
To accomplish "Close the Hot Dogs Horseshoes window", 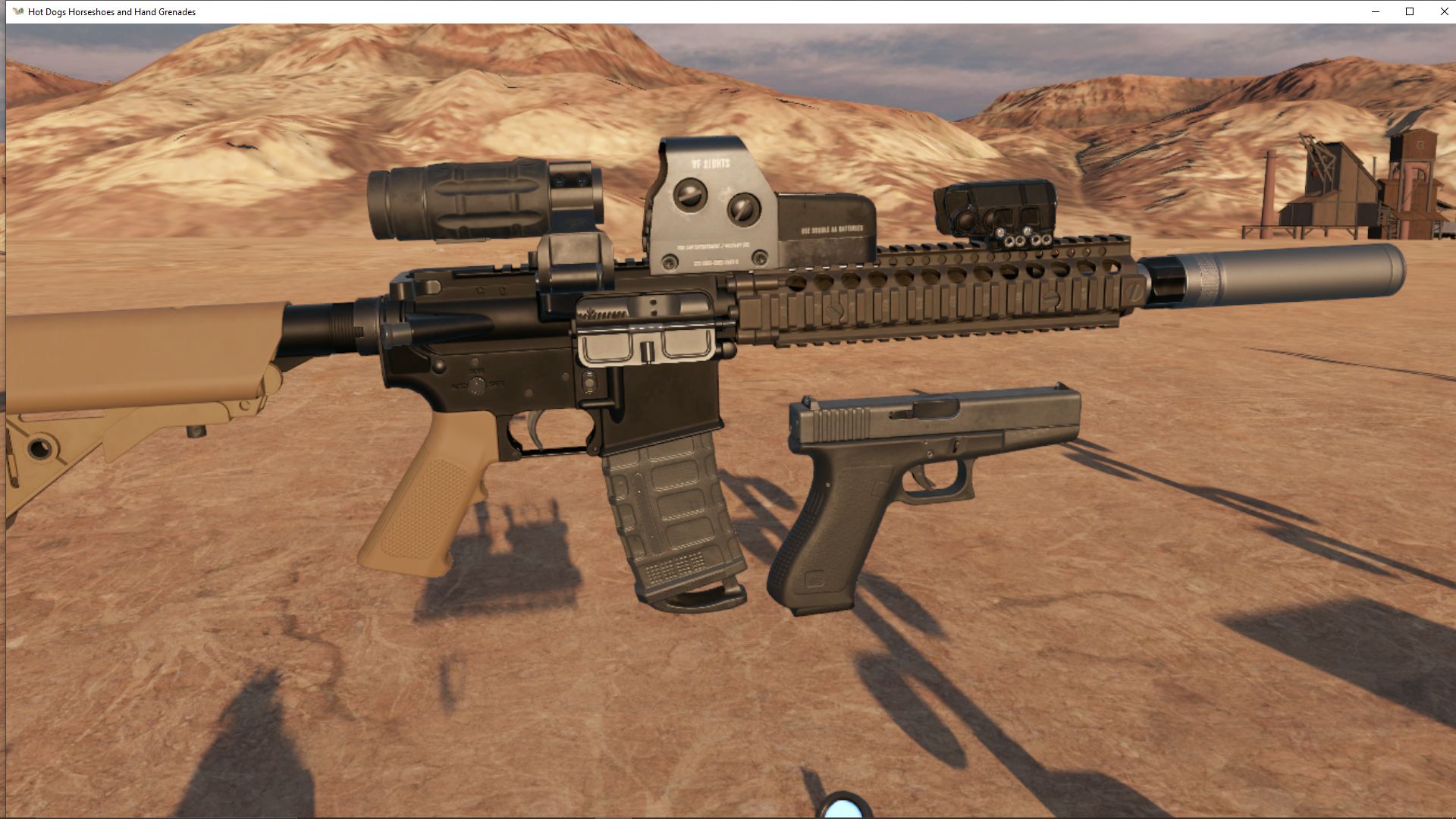I will 1443,11.
